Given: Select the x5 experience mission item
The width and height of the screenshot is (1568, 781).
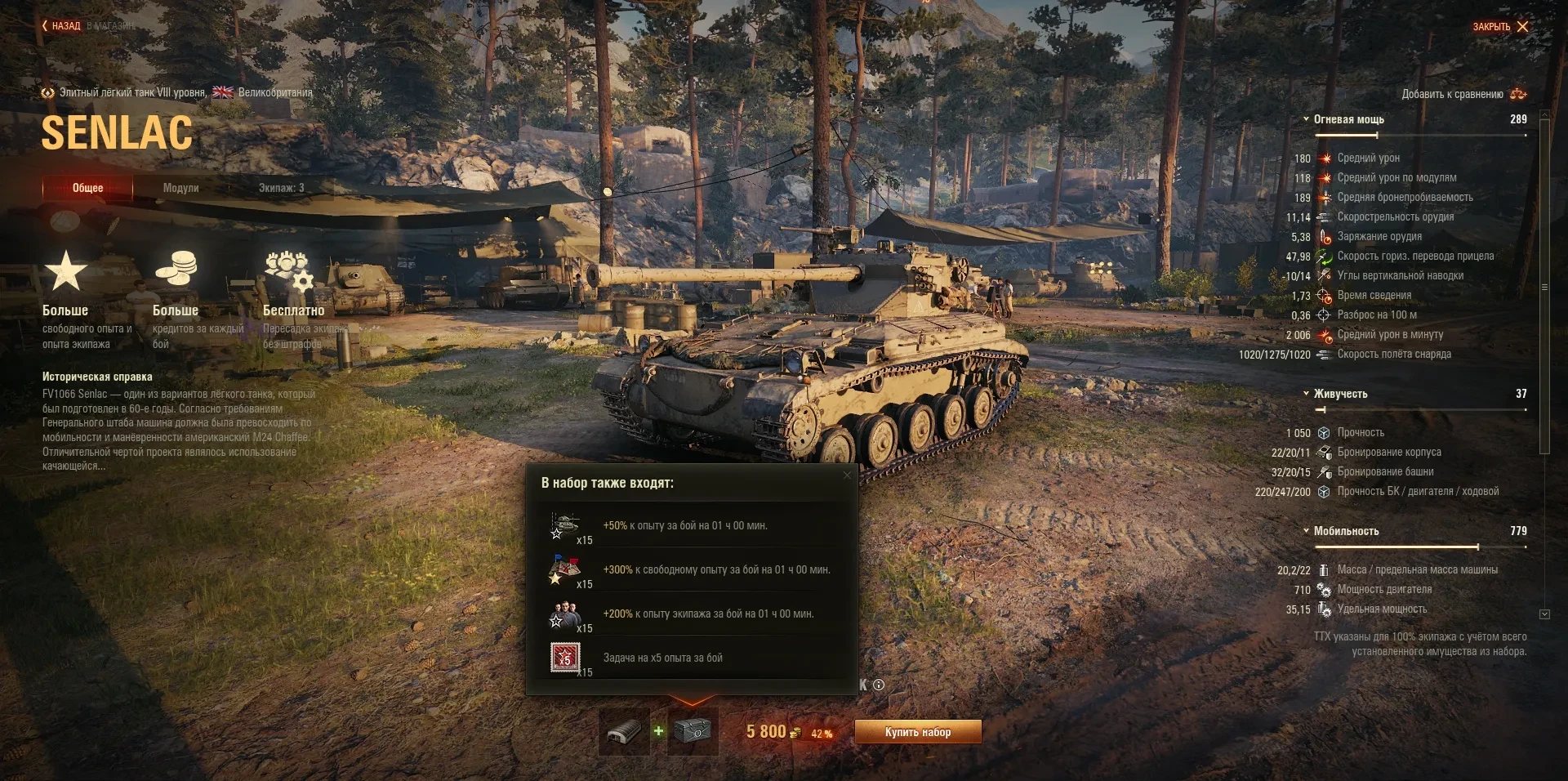Looking at the screenshot, I should [565, 658].
